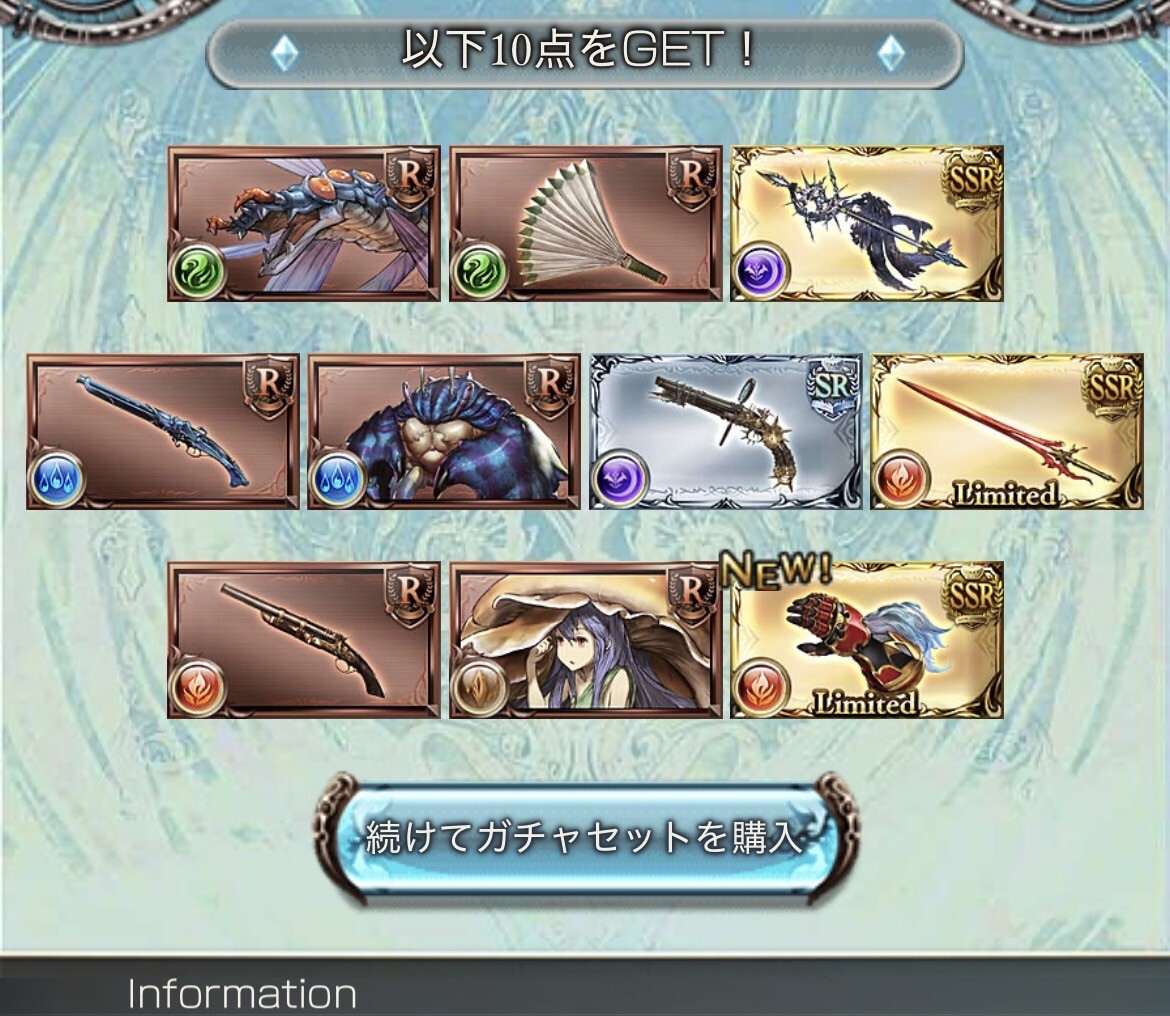Screen dimensions: 1170x1016
Task: Open the SSR dark feathered spear card
Action: [x=867, y=224]
